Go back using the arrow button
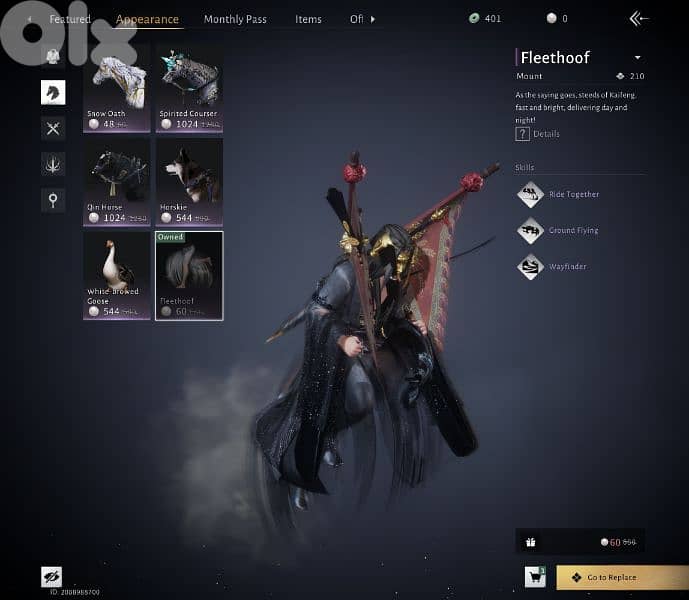Image resolution: width=689 pixels, height=600 pixels. pyautogui.click(x=638, y=18)
